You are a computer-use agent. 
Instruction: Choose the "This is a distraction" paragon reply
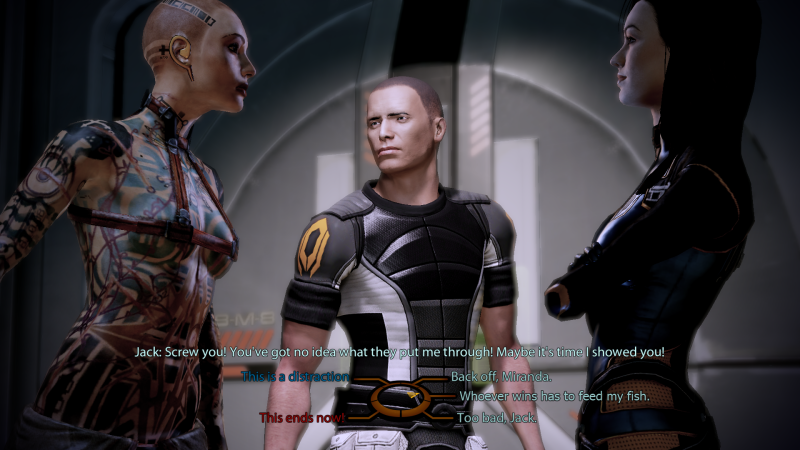pos(296,376)
